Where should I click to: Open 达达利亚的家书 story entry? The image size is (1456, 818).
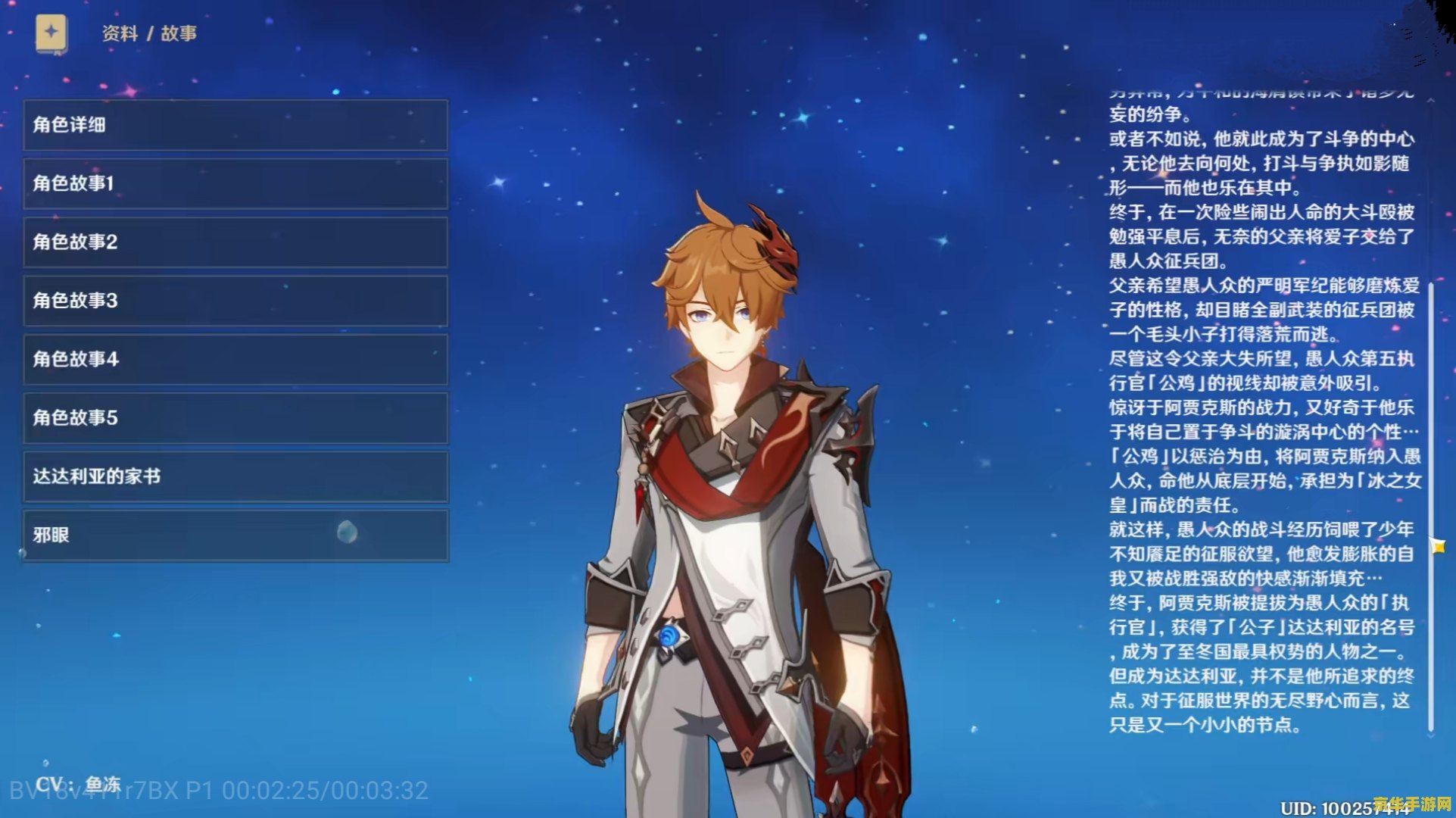pyautogui.click(x=235, y=476)
